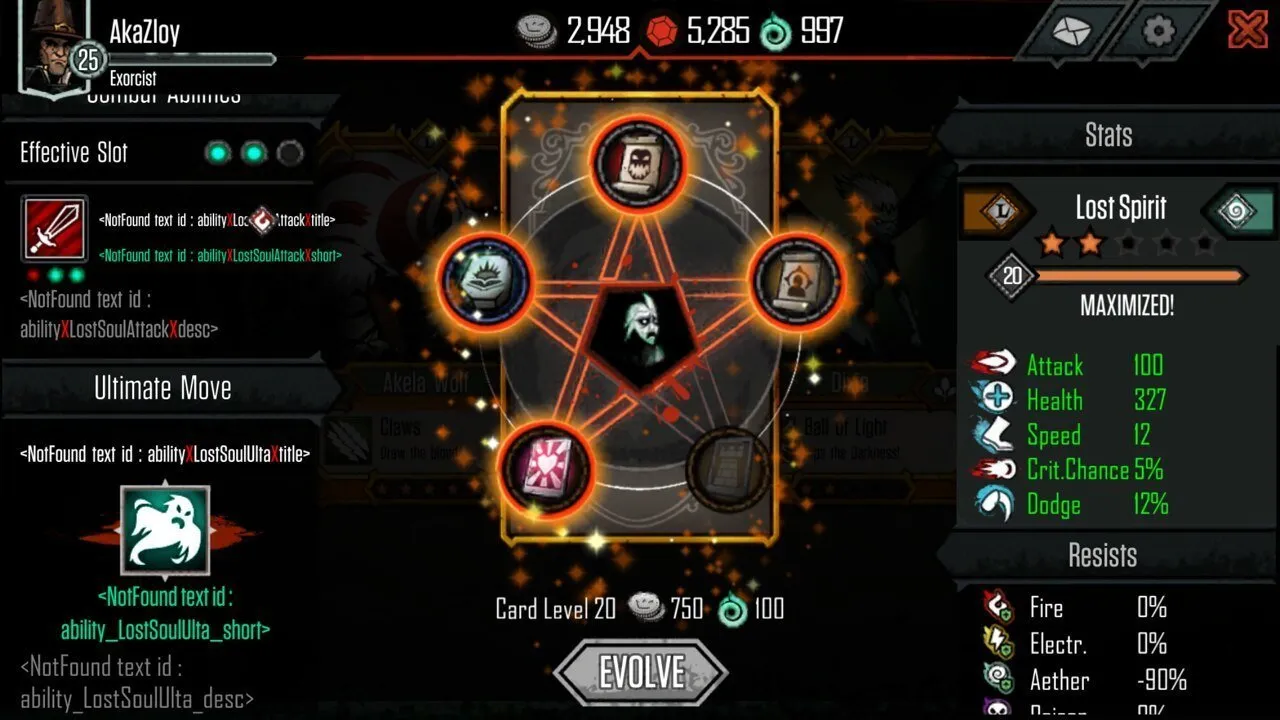This screenshot has width=1280, height=720.
Task: Tap the ghost Ultimate Move icon
Action: tap(165, 531)
